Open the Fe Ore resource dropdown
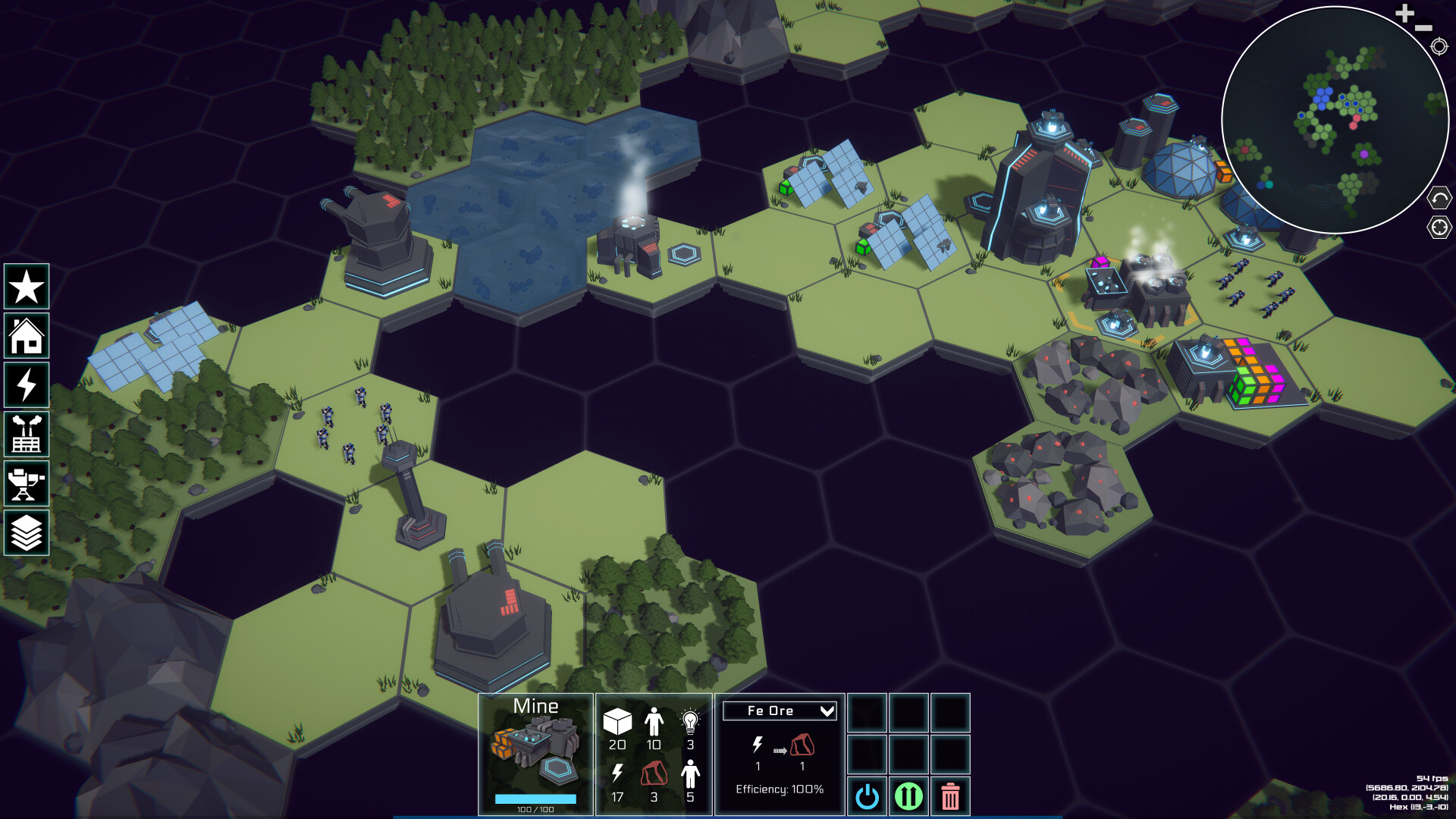Screen dimensions: 1456x819 click(x=779, y=711)
